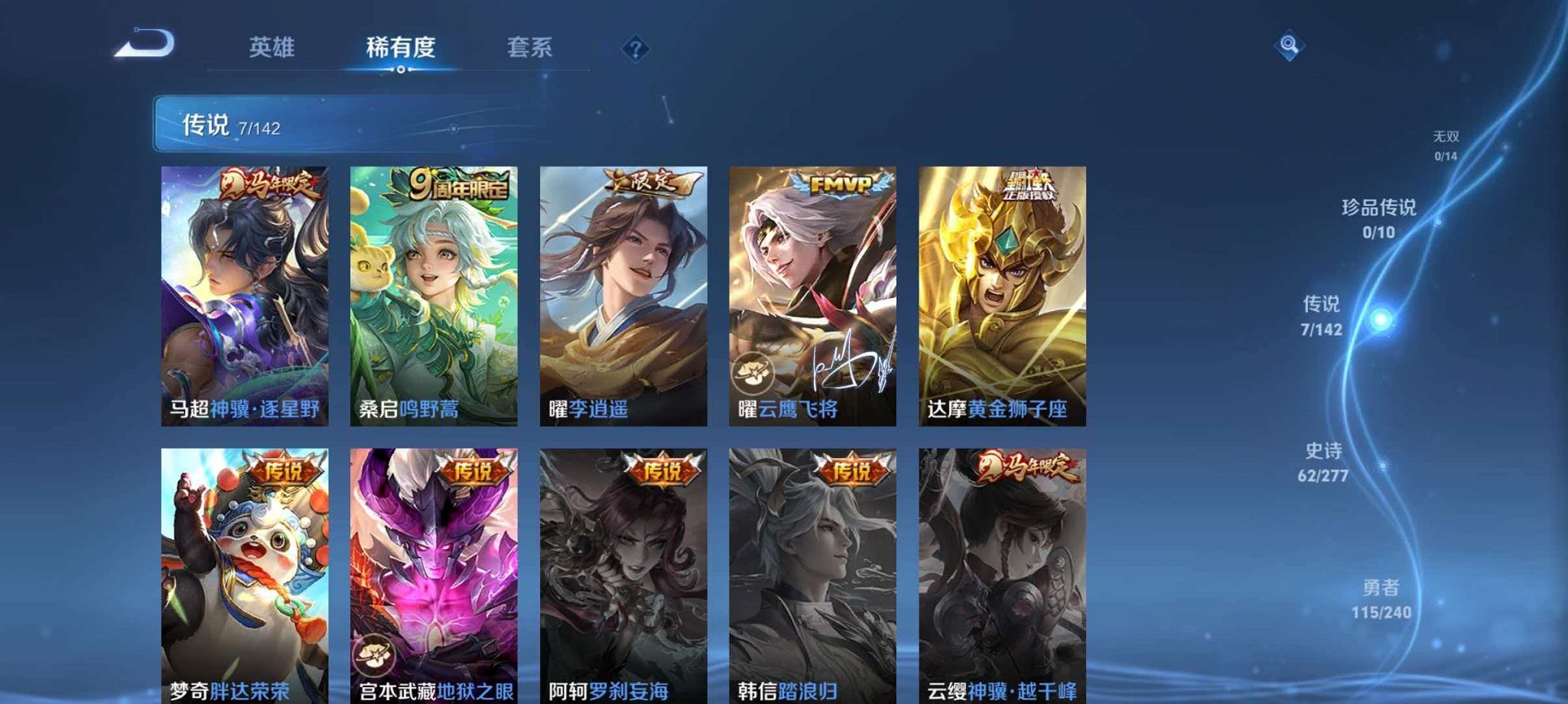This screenshot has width=1568, height=704.
Task: Click the 9周年限定 badge on 桑启 skin
Action: click(x=457, y=183)
